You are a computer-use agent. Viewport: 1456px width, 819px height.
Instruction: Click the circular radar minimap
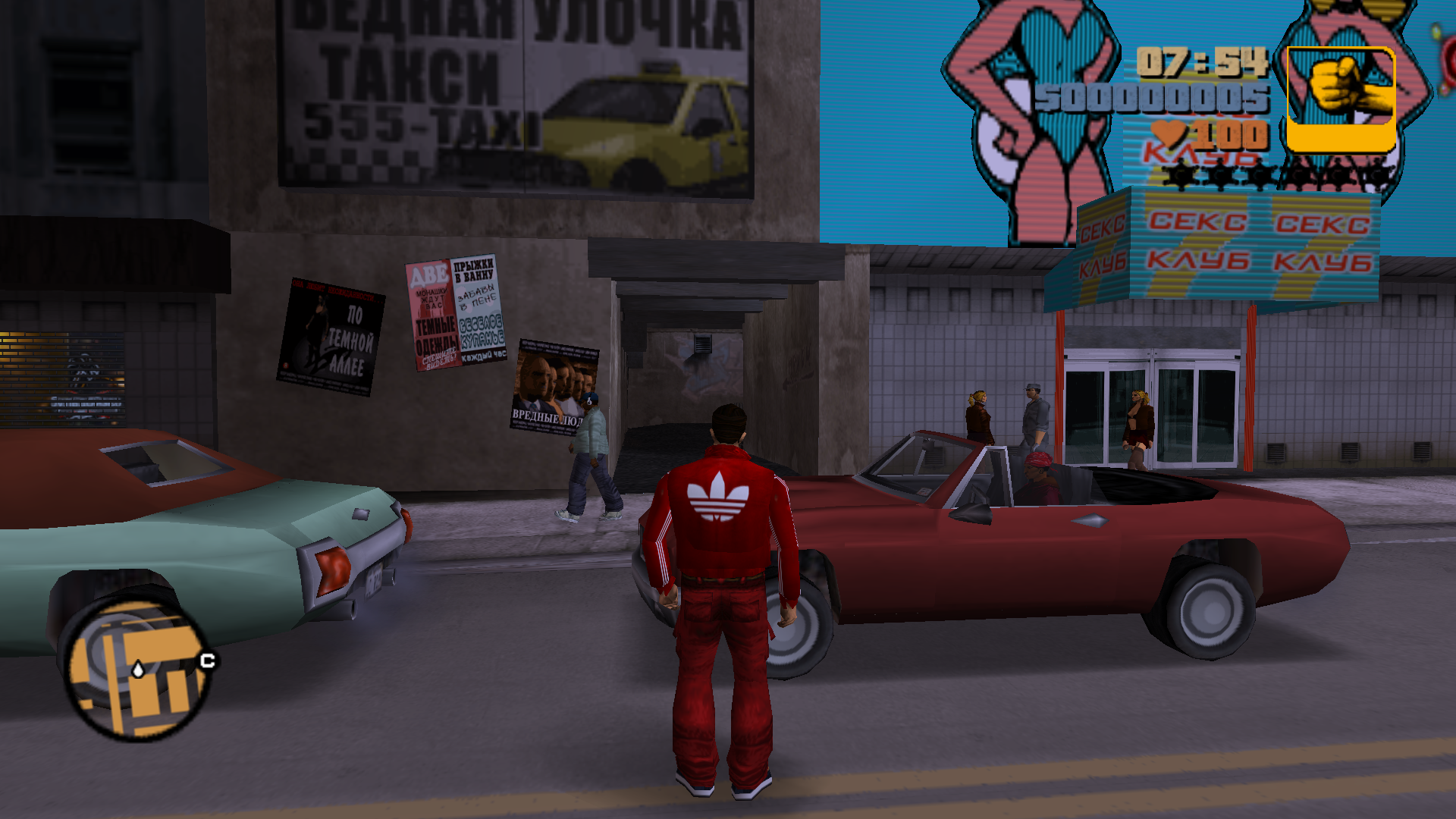[136, 669]
